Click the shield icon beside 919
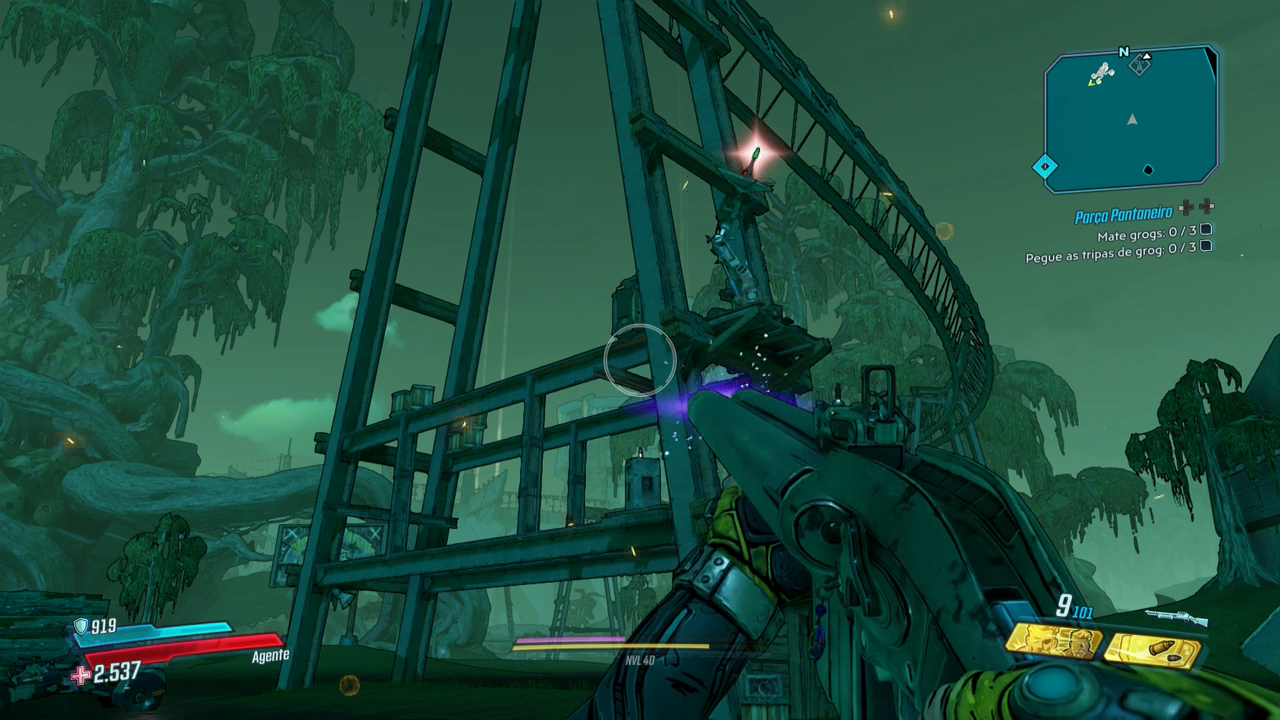Viewport: 1280px width, 720px height. [x=81, y=627]
